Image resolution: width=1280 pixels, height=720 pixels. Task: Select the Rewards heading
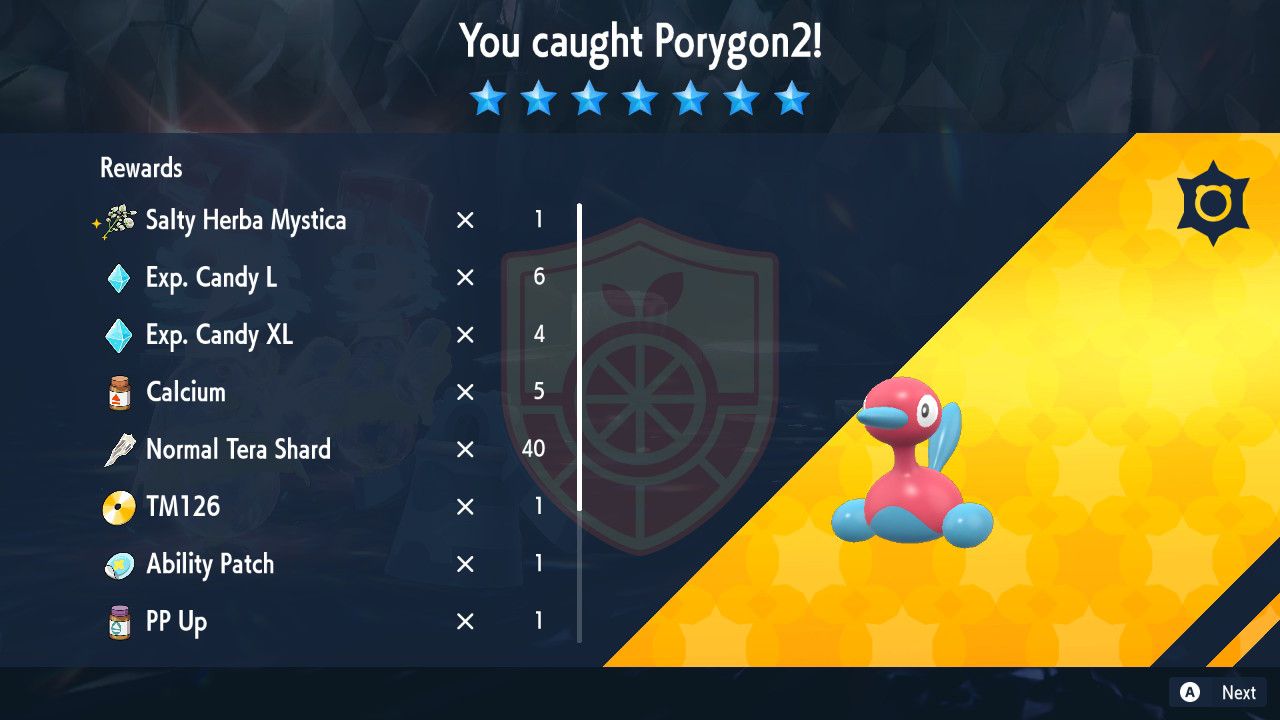(x=139, y=168)
